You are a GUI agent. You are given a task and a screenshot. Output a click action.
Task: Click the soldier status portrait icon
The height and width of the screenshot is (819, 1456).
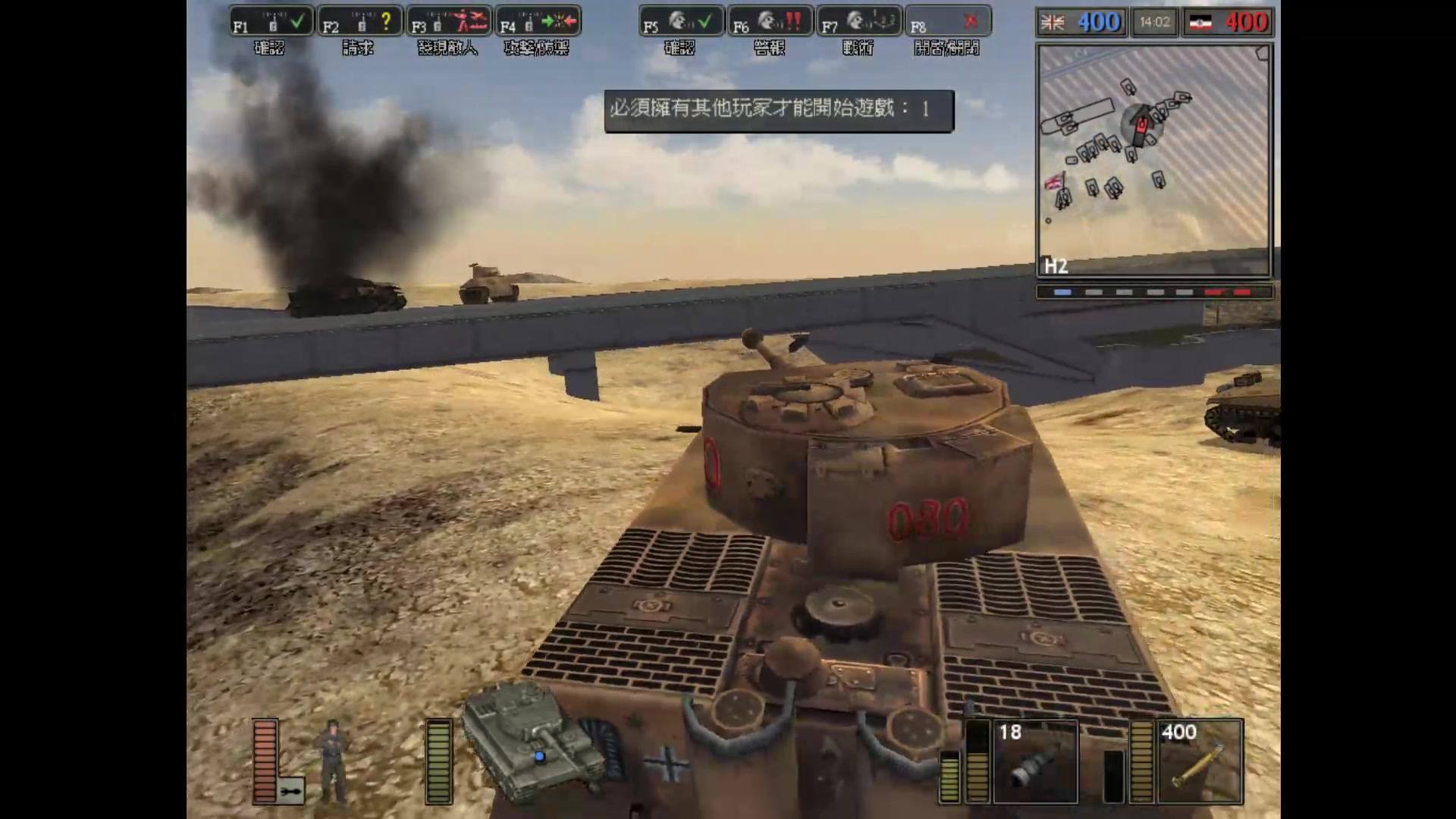pos(333,761)
